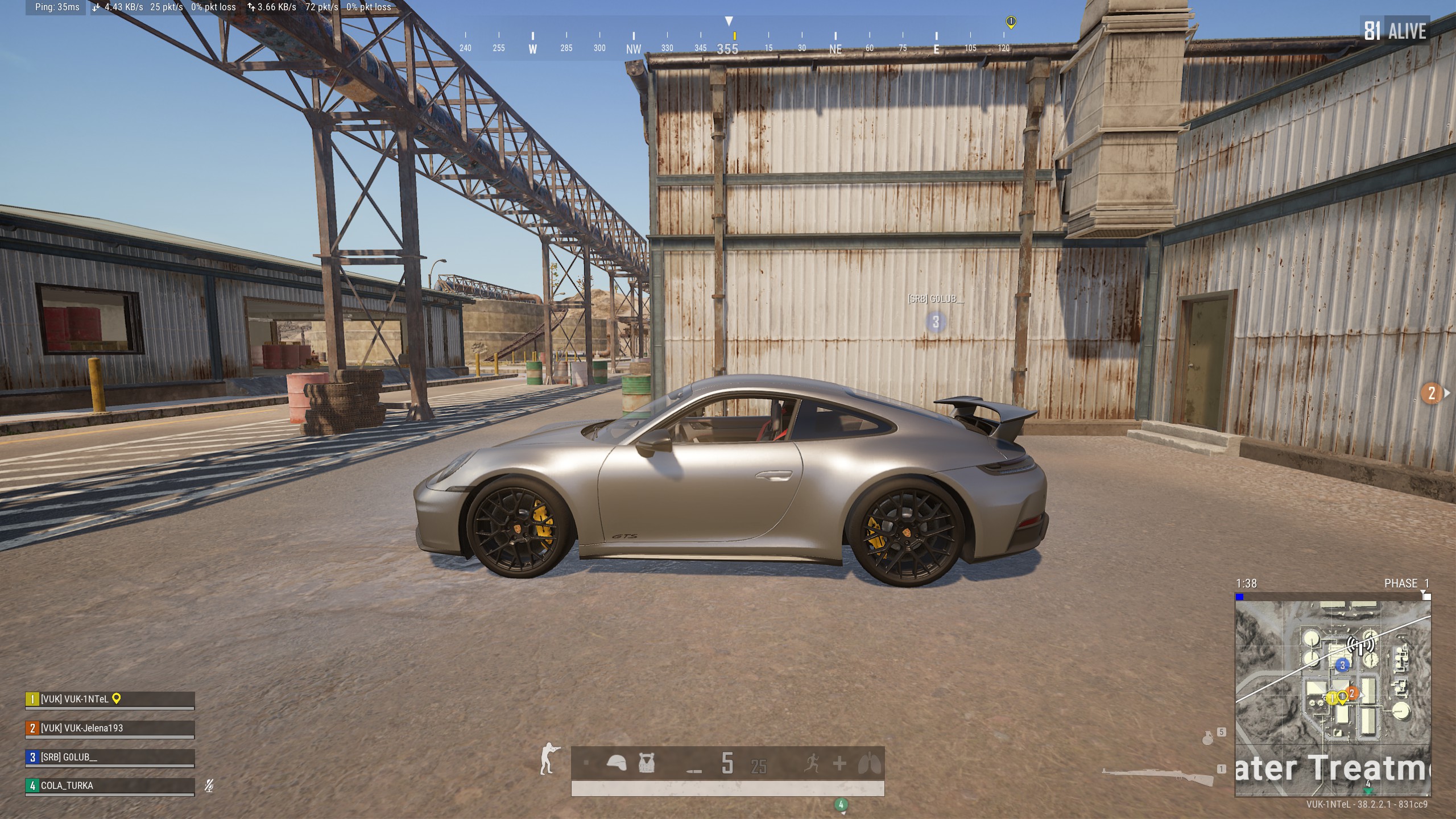1456x819 pixels.
Task: Click the green teammate 4 direction marker
Action: click(841, 804)
